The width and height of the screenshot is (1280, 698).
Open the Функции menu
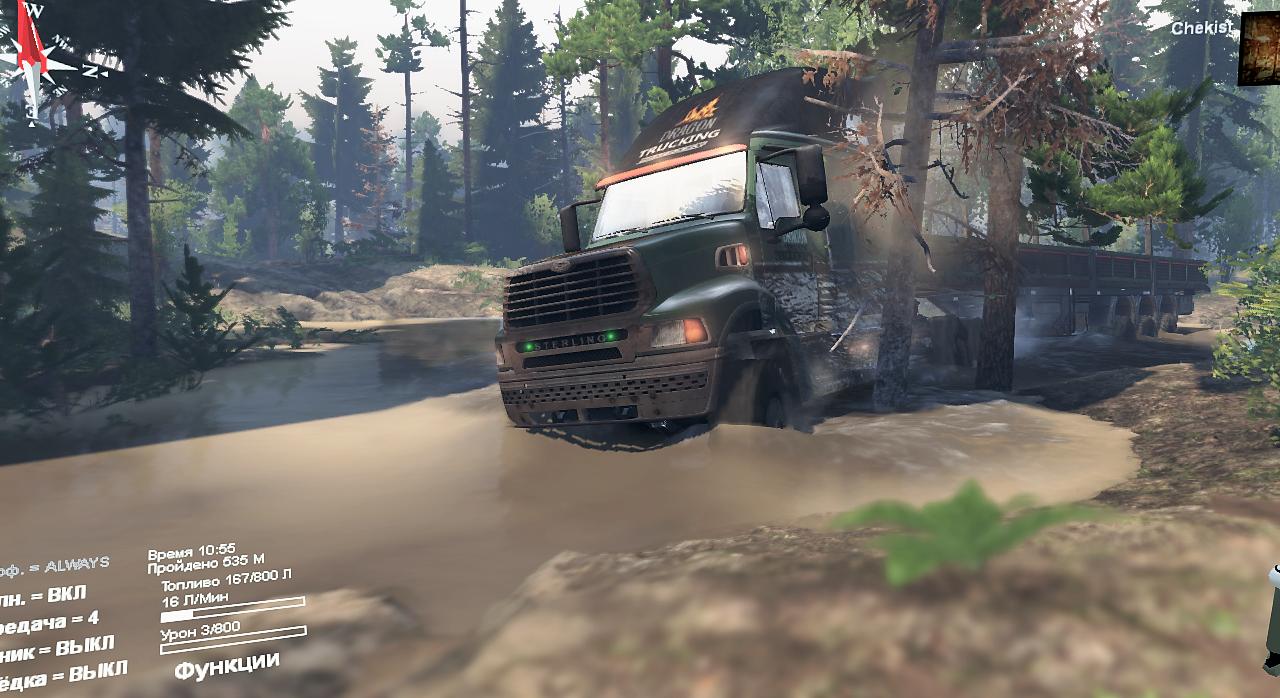pyautogui.click(x=226, y=664)
